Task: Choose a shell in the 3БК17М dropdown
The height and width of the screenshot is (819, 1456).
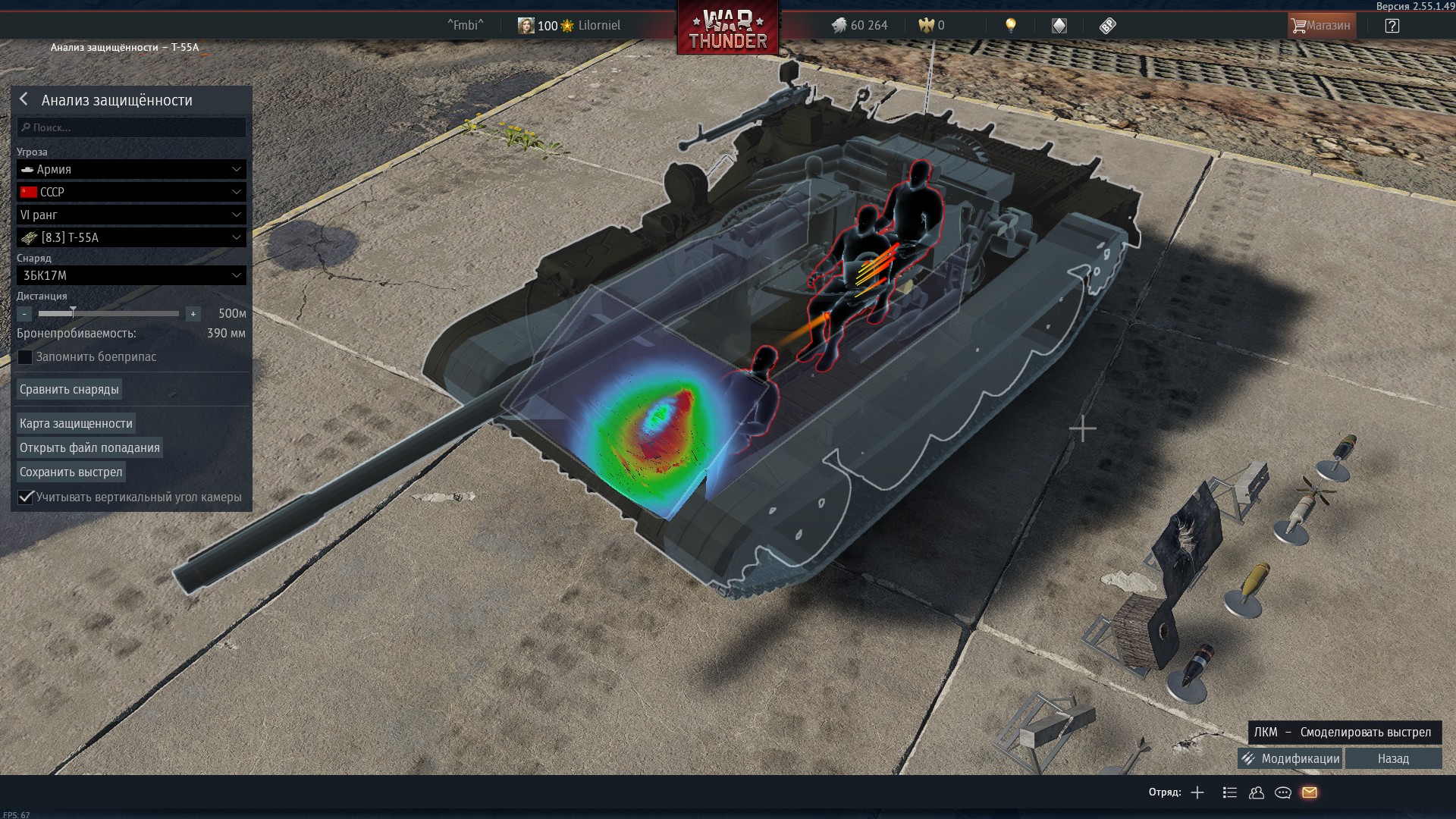Action: (132, 275)
